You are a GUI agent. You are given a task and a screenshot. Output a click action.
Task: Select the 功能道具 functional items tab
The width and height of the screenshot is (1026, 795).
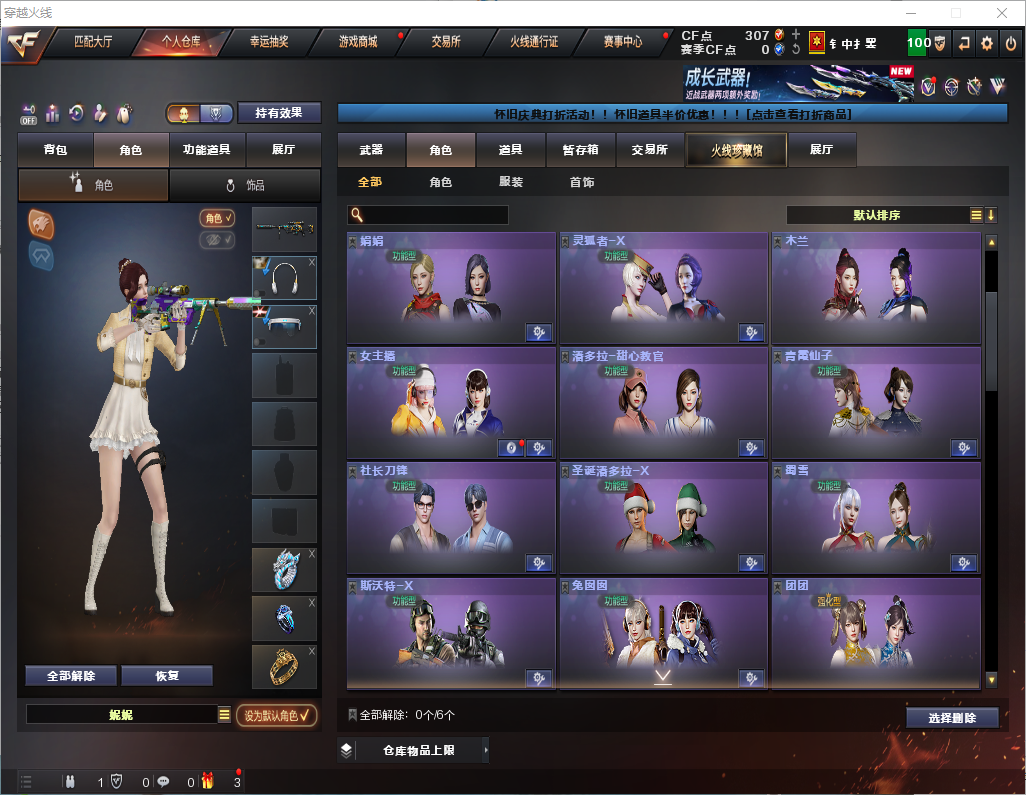tap(207, 150)
